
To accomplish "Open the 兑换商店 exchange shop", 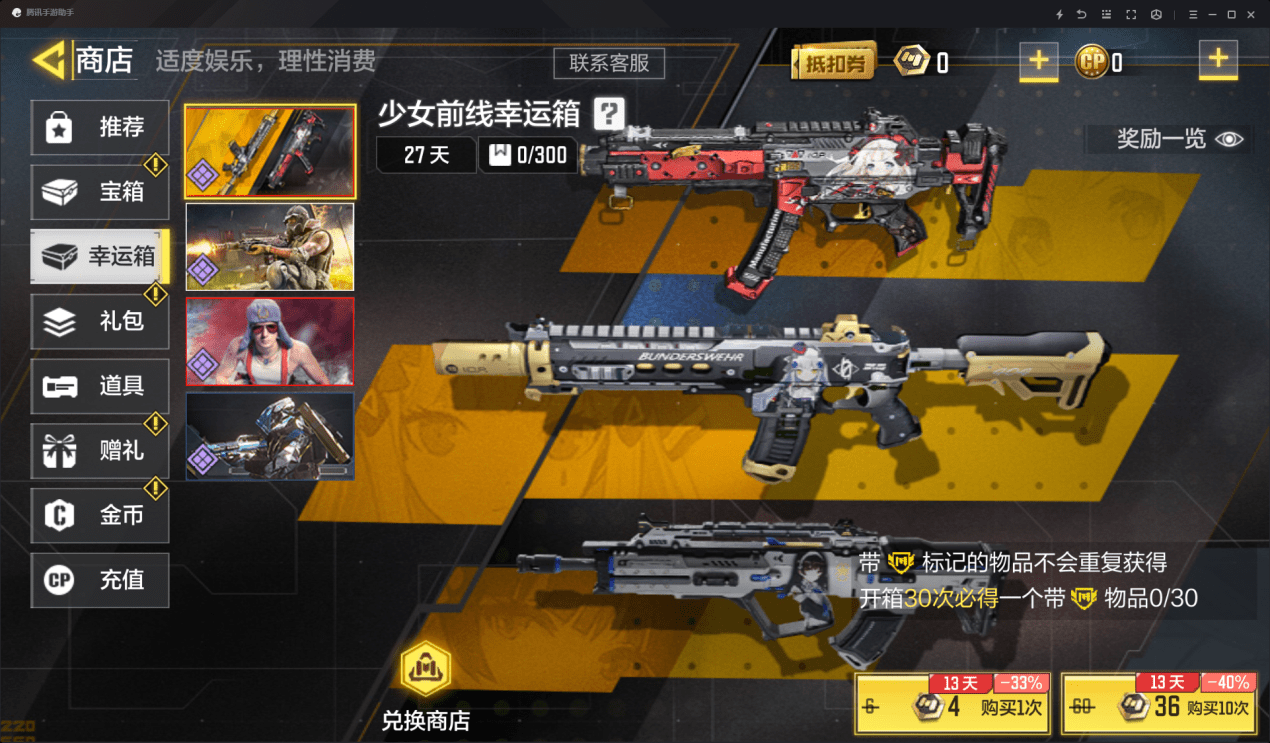I will click(x=426, y=688).
